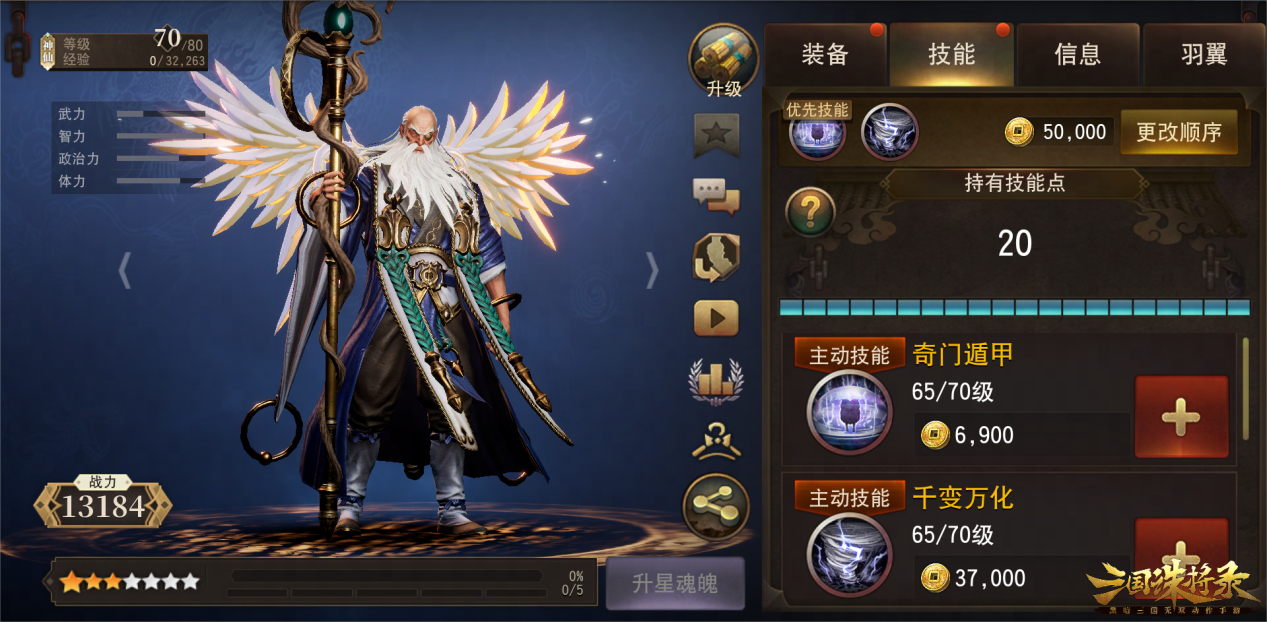Upgrade 奇门遁甲 skill with plus button

[1181, 417]
